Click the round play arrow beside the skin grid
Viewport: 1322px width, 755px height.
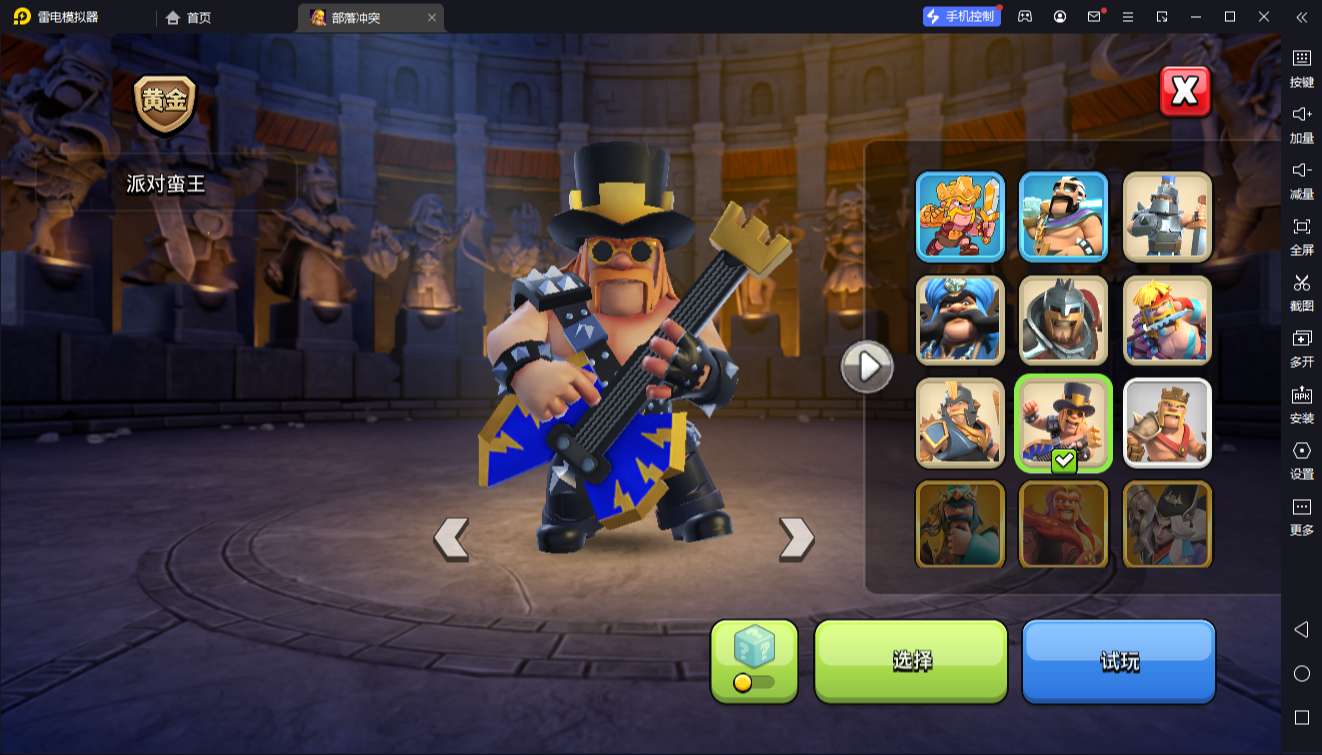[x=867, y=367]
